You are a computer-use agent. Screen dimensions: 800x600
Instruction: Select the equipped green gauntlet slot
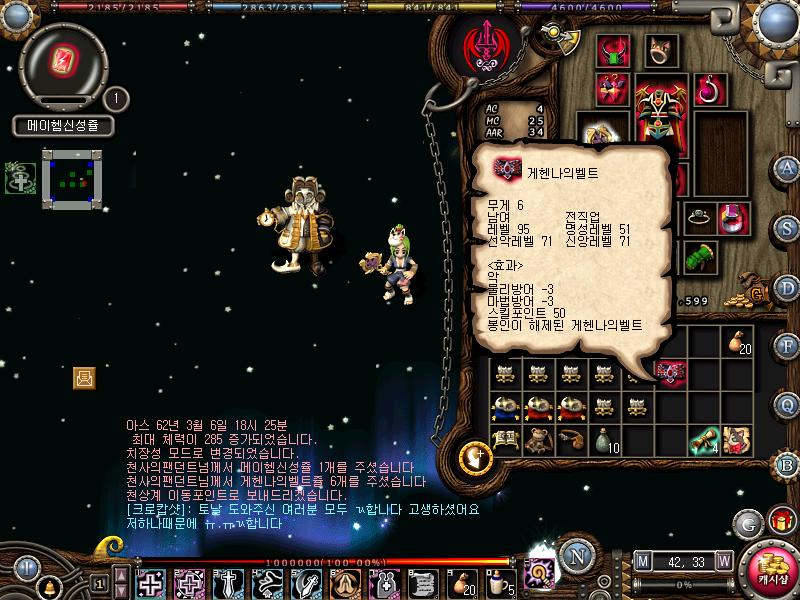tap(700, 257)
